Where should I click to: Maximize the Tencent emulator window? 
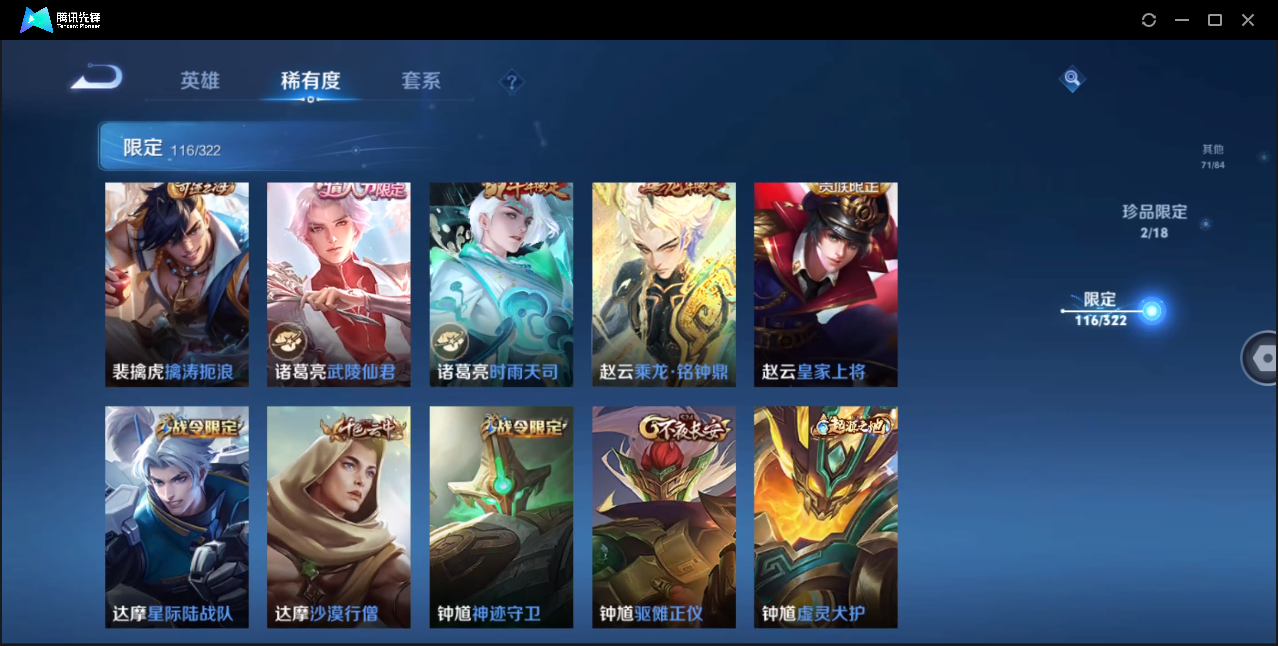(1215, 20)
